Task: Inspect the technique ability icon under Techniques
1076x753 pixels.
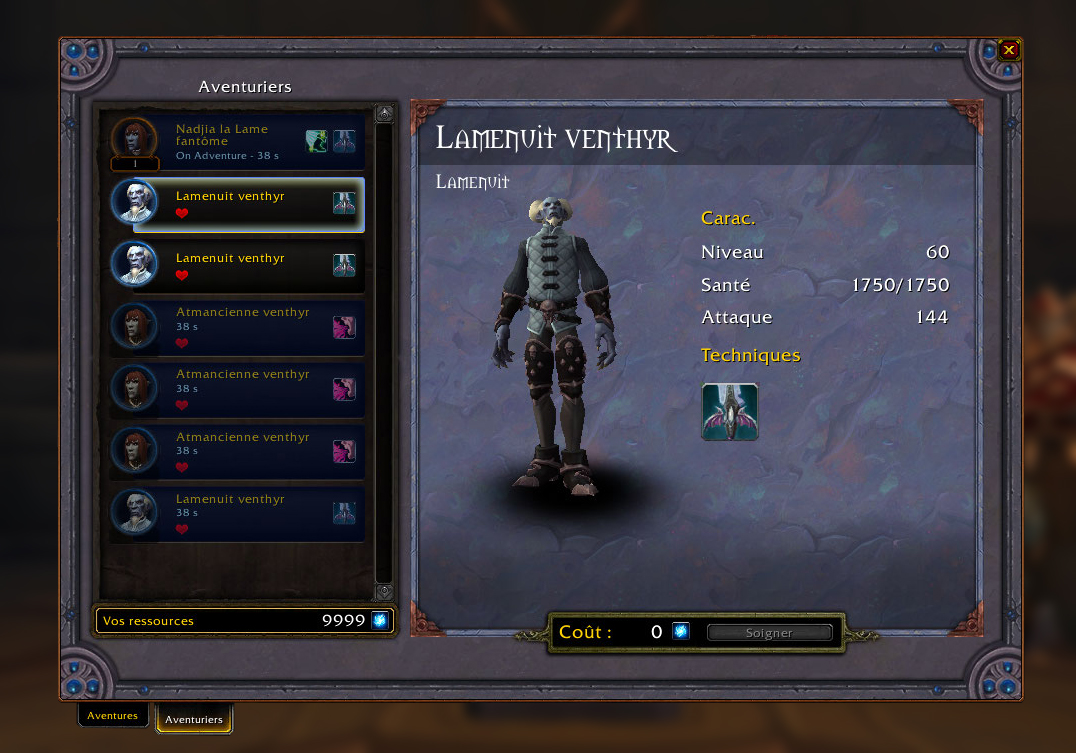Action: pos(730,412)
